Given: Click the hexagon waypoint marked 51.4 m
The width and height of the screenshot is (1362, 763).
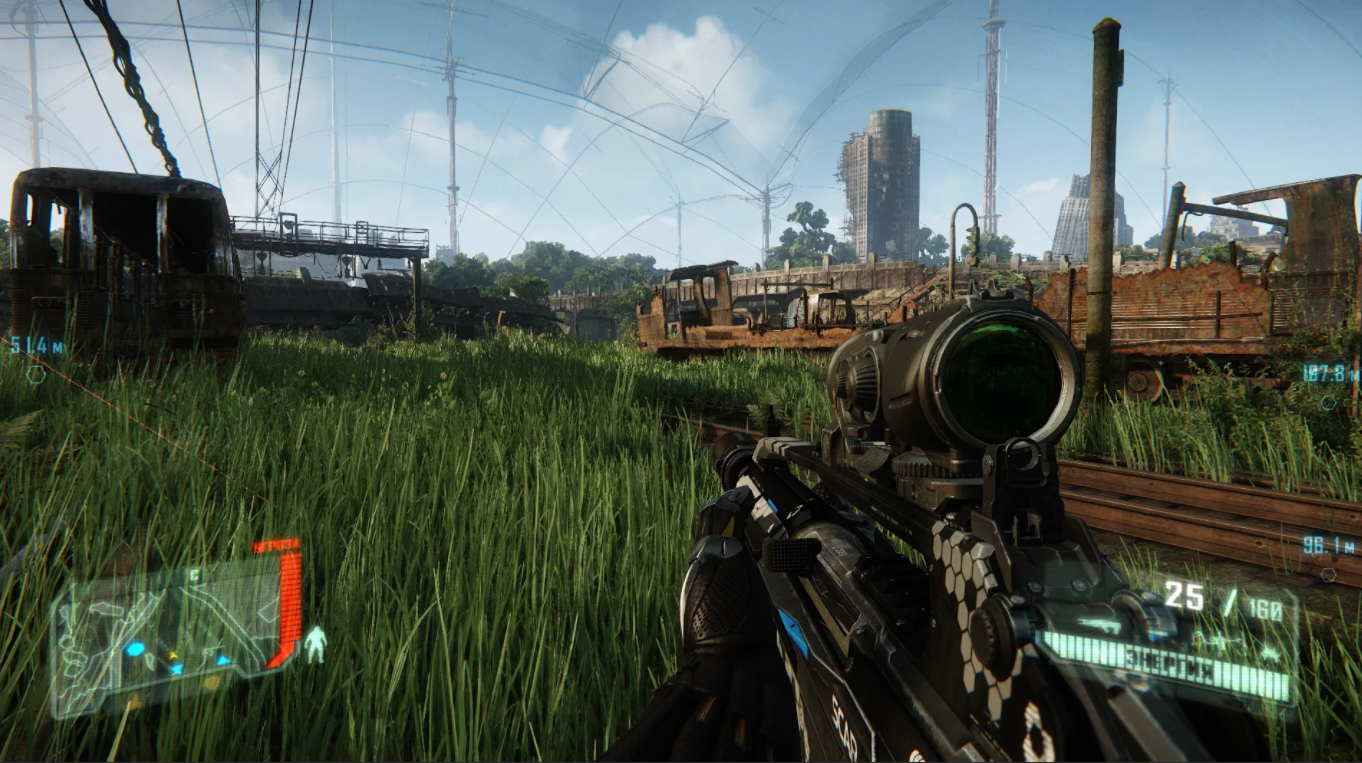Looking at the screenshot, I should [35, 374].
